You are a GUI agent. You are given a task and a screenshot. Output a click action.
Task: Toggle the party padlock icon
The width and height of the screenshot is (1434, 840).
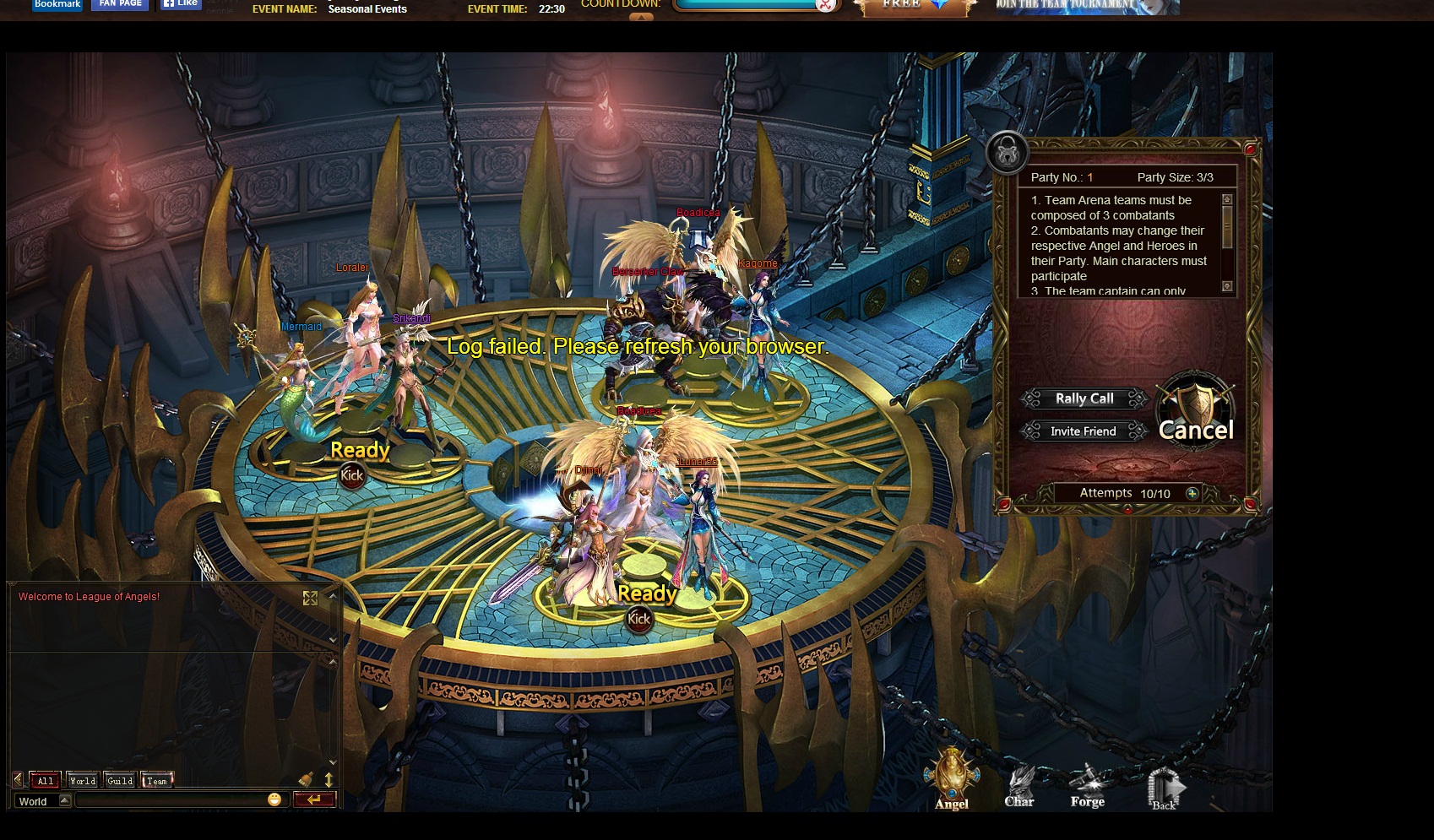[1007, 153]
